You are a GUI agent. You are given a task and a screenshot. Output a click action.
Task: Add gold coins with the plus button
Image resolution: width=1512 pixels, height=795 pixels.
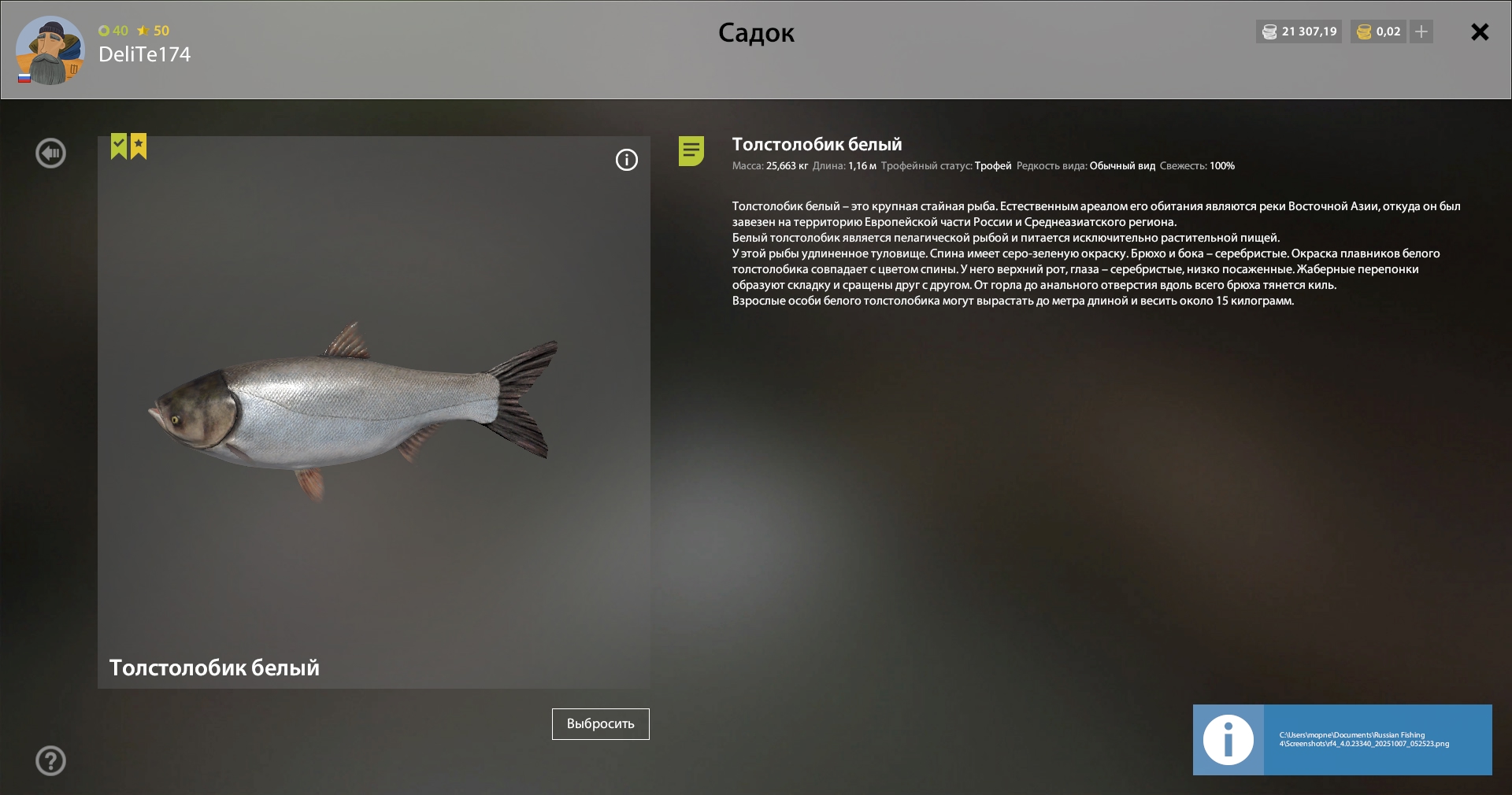[x=1421, y=32]
